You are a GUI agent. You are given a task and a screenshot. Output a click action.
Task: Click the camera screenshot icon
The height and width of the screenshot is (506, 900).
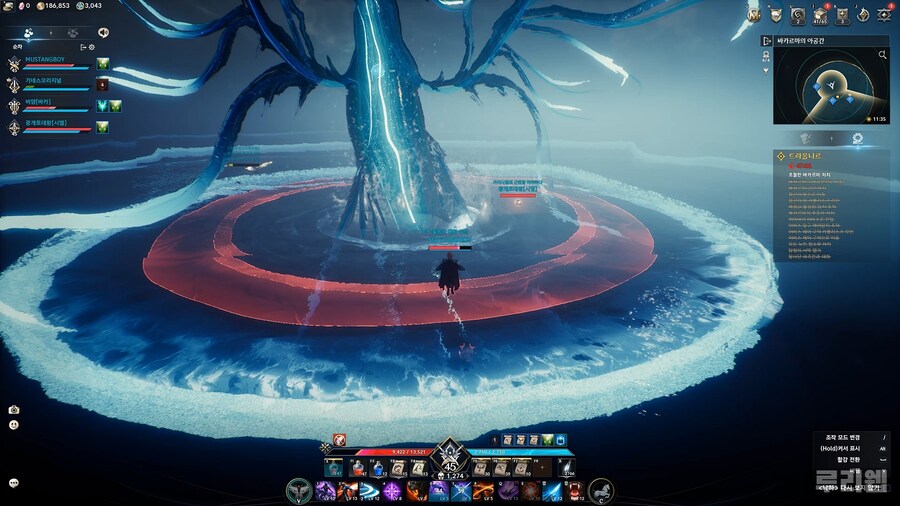tap(14, 410)
